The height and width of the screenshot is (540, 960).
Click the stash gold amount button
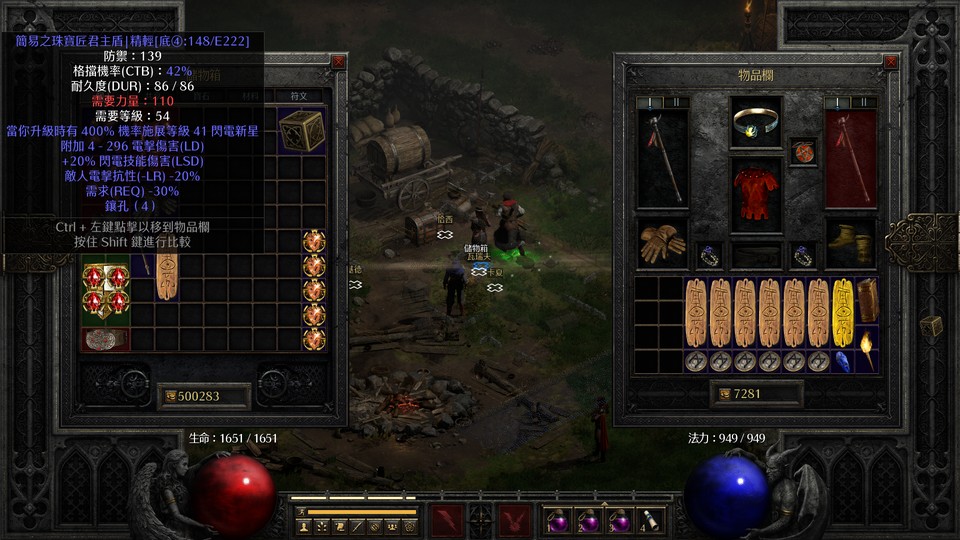coord(172,396)
